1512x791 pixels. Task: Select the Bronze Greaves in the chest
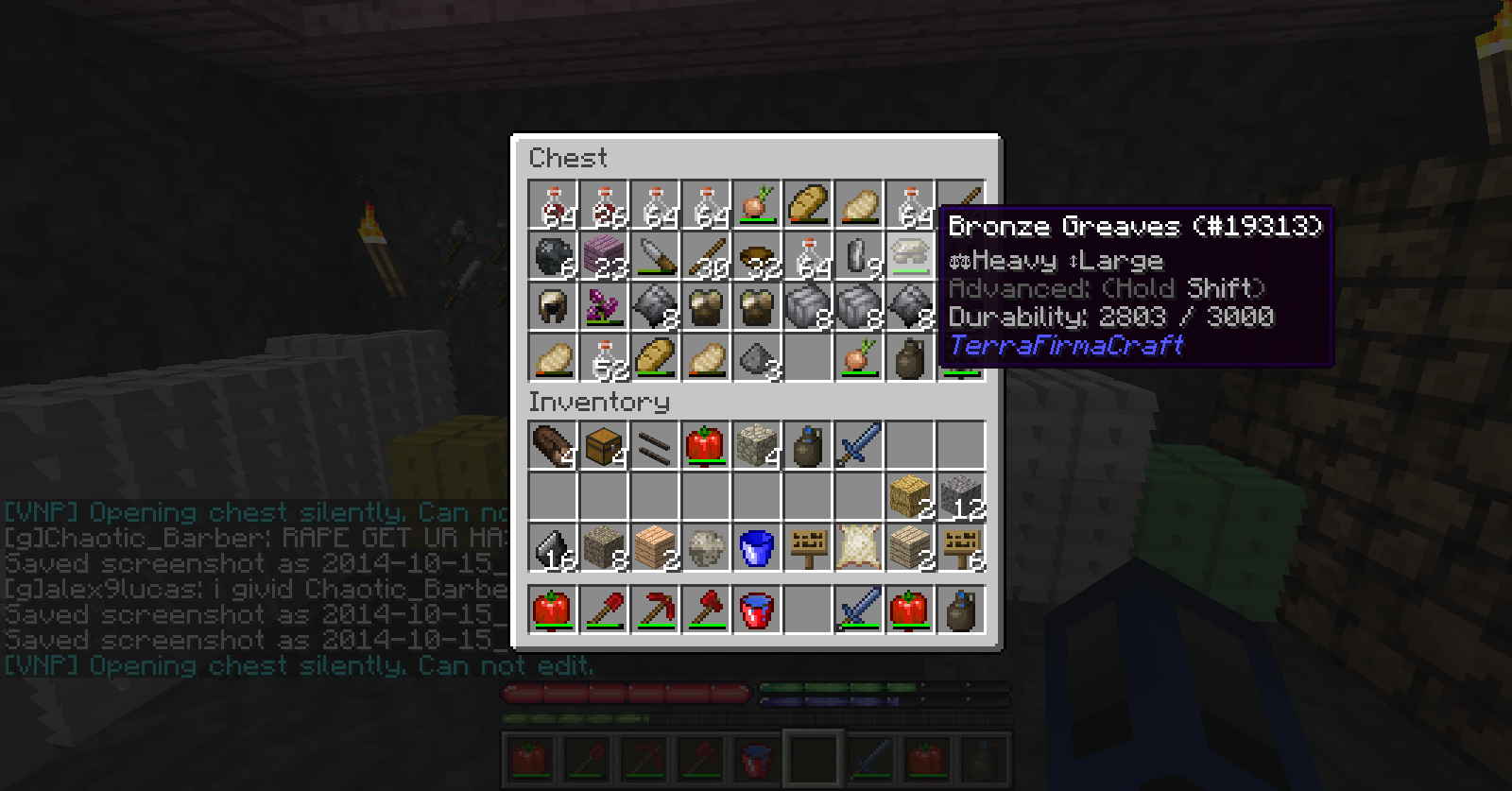pyautogui.click(x=910, y=256)
